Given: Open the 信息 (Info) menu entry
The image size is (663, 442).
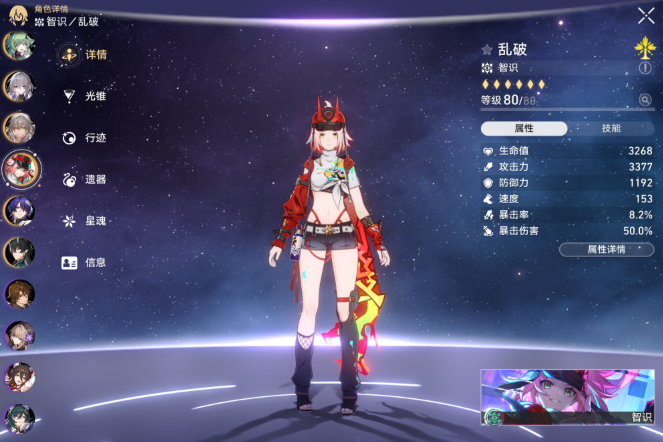Looking at the screenshot, I should coord(86,263).
